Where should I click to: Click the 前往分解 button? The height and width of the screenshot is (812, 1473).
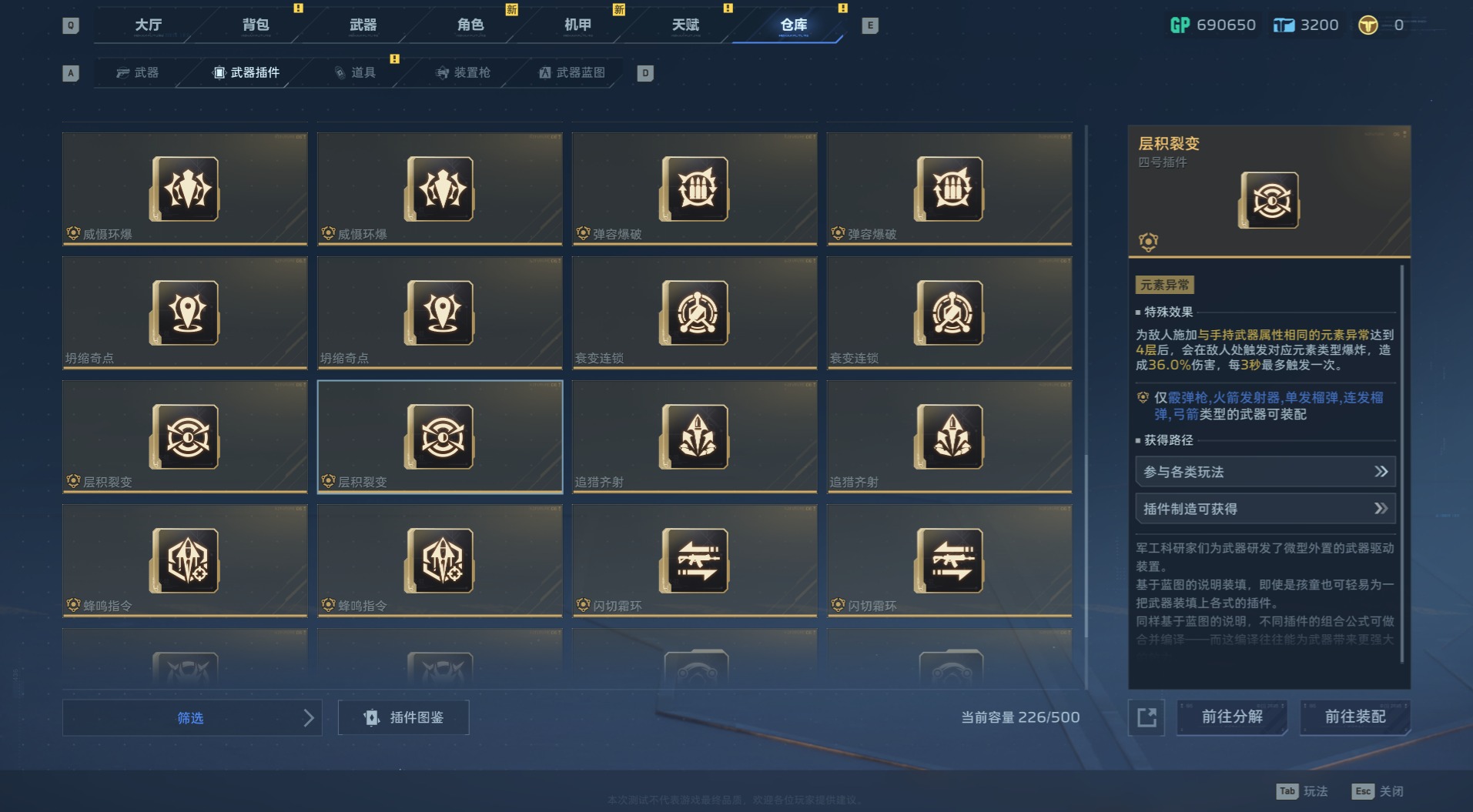[x=1231, y=717]
